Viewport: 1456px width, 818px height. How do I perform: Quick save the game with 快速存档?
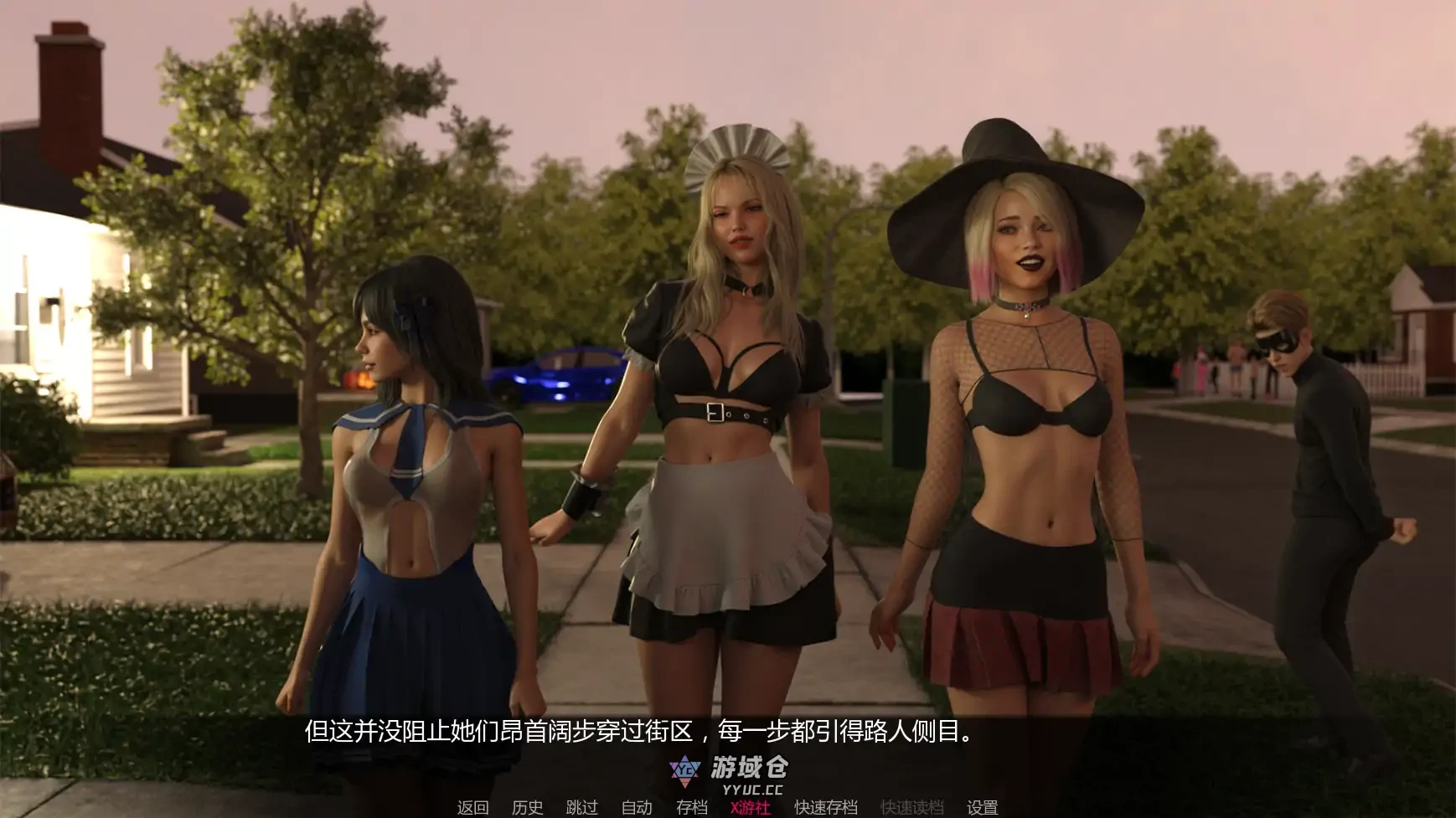[824, 808]
